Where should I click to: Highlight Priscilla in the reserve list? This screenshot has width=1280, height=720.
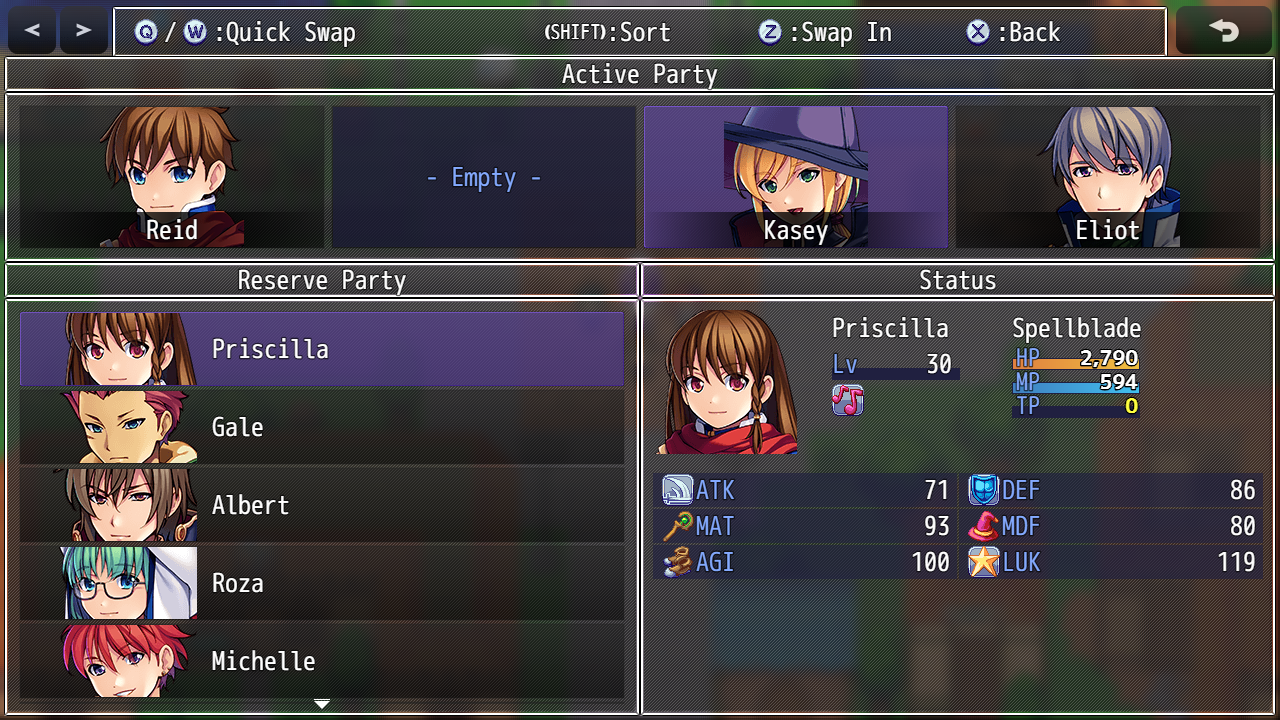[x=321, y=349]
